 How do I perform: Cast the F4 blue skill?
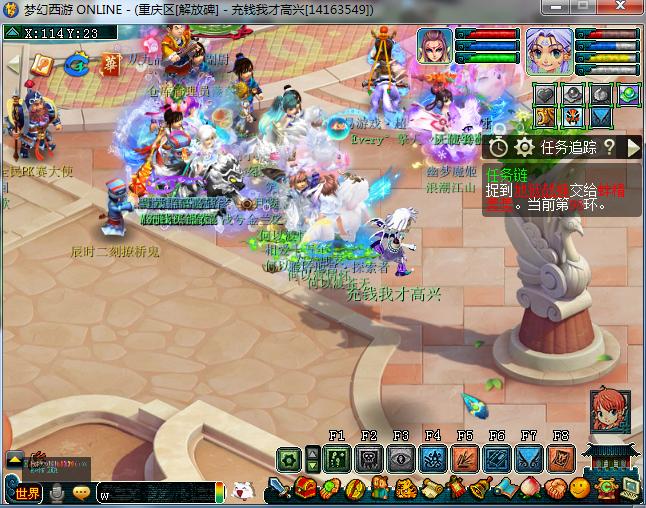432,459
